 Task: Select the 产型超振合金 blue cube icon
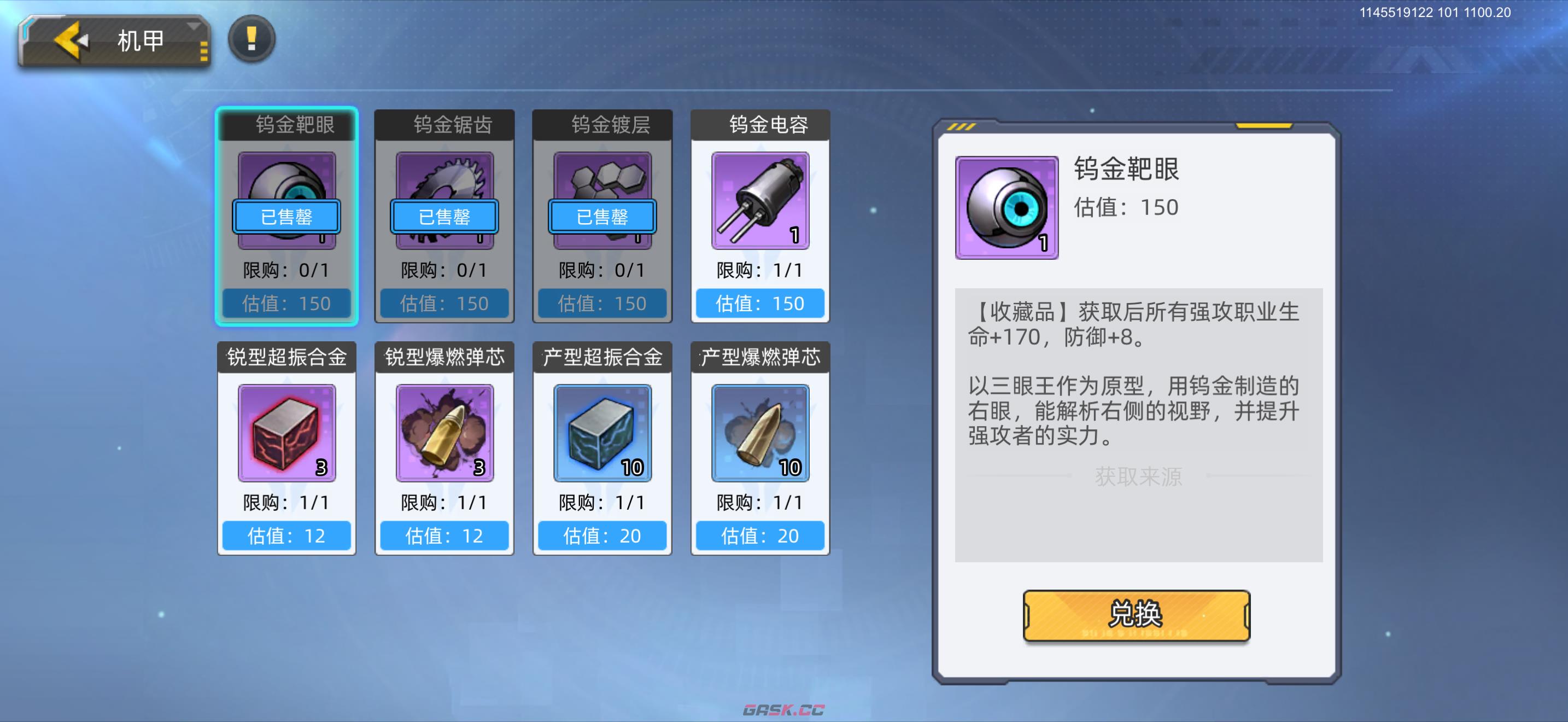tap(602, 433)
